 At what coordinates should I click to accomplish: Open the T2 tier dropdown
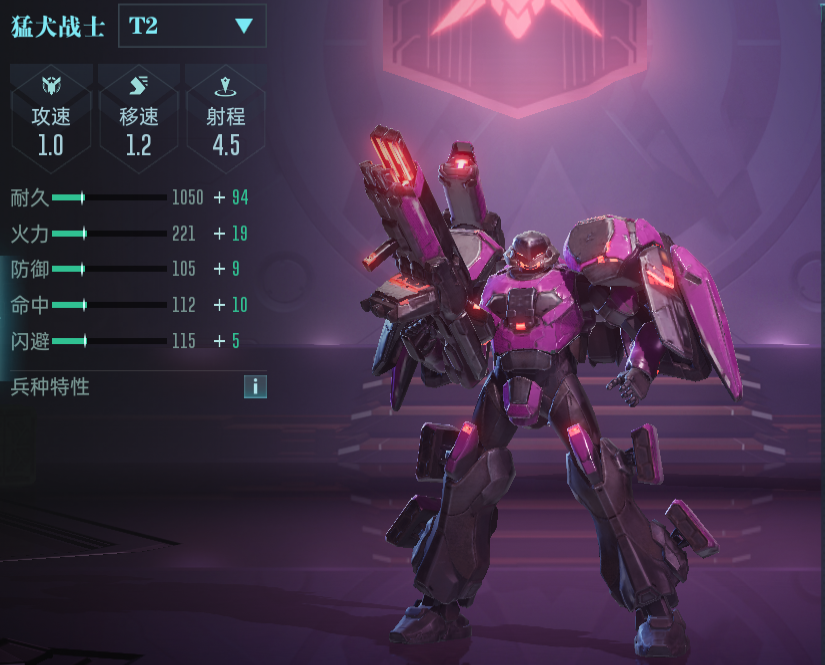pos(192,26)
